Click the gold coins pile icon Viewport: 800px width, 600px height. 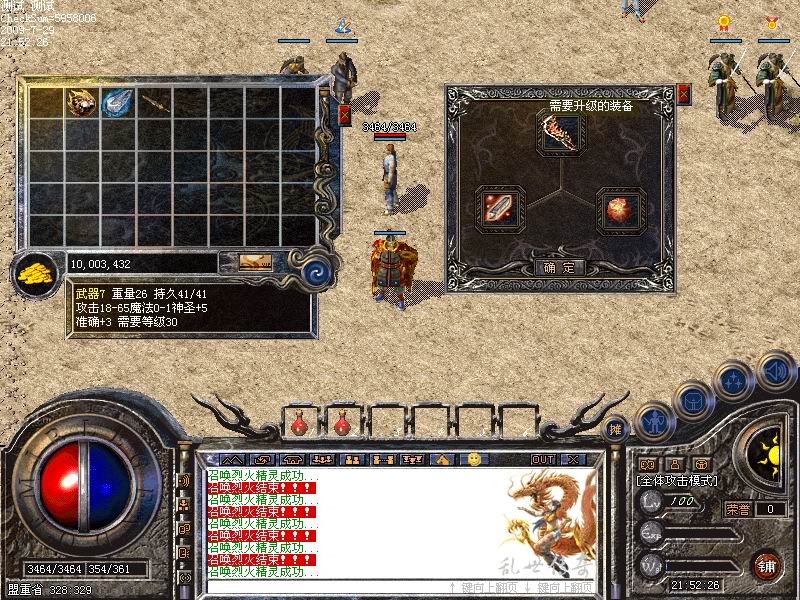pyautogui.click(x=35, y=272)
